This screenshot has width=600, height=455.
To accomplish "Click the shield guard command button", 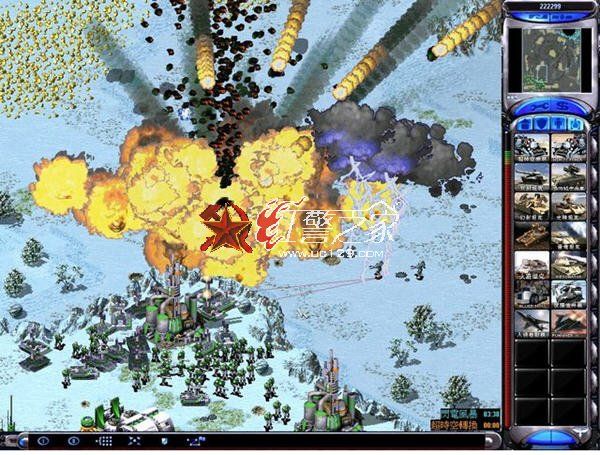I will pos(165,441).
